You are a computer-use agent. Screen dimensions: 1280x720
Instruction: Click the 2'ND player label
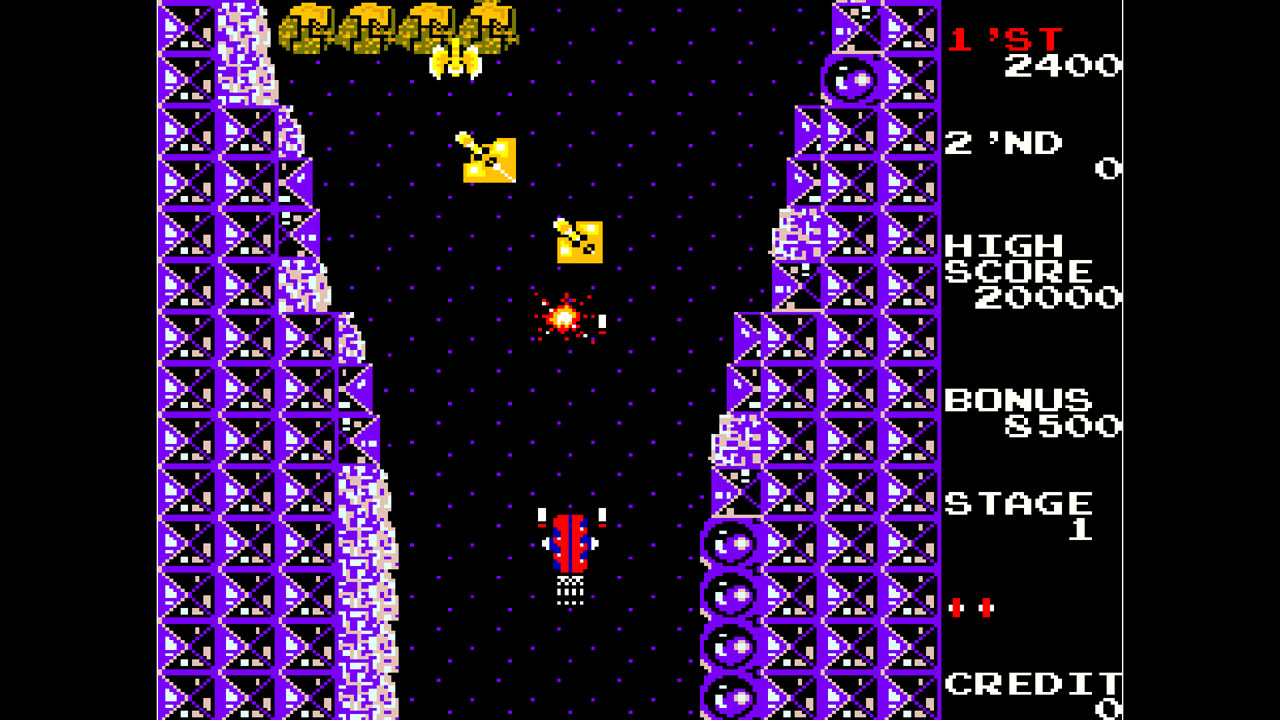click(1000, 143)
